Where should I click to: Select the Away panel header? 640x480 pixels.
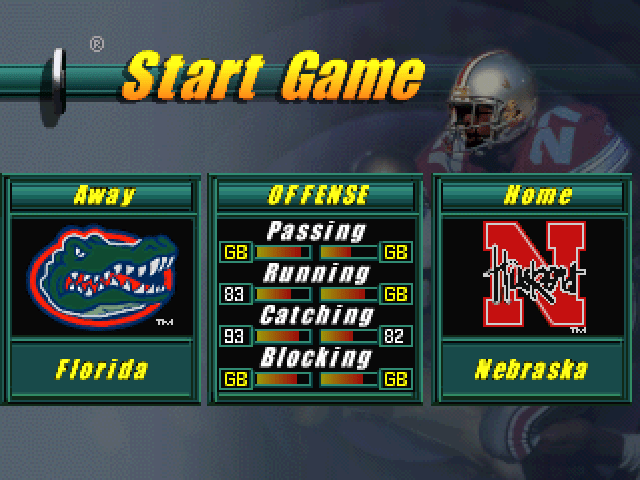pyautogui.click(x=102, y=195)
